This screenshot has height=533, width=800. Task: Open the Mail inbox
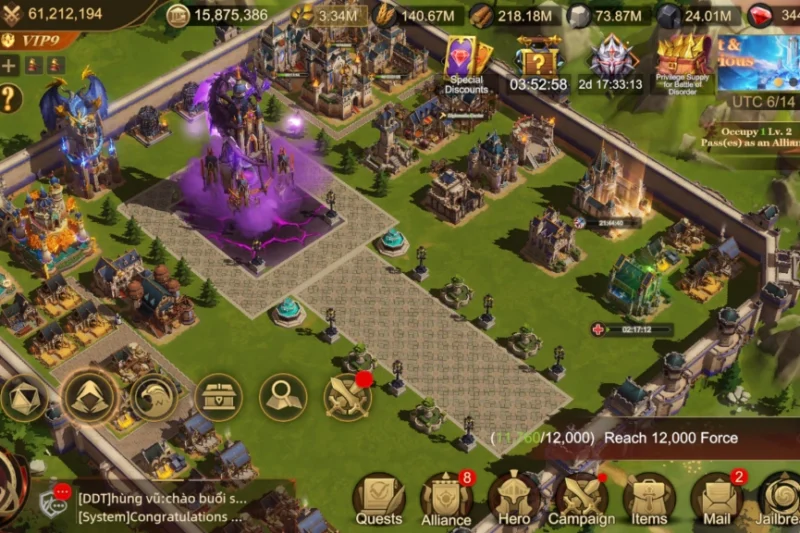(x=717, y=498)
